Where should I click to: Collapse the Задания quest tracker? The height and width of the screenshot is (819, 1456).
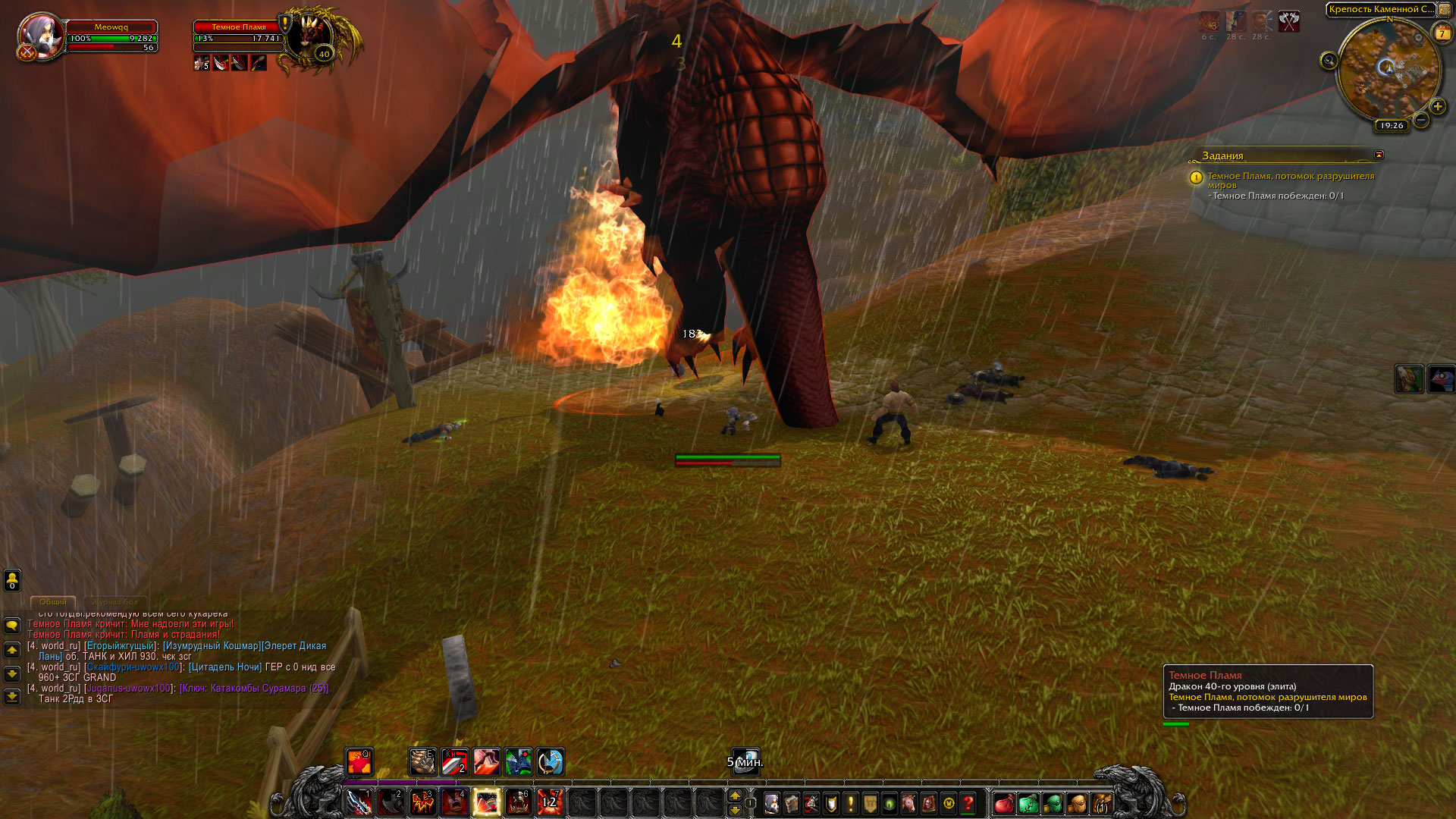(x=1379, y=155)
